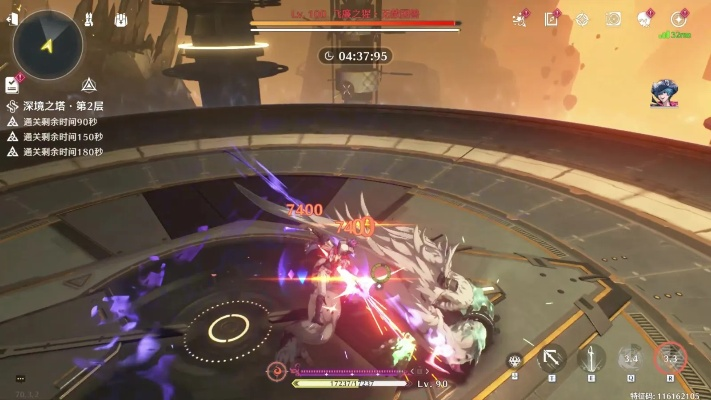
Task: Click the small winged emblem skill icon
Action: tap(515, 361)
